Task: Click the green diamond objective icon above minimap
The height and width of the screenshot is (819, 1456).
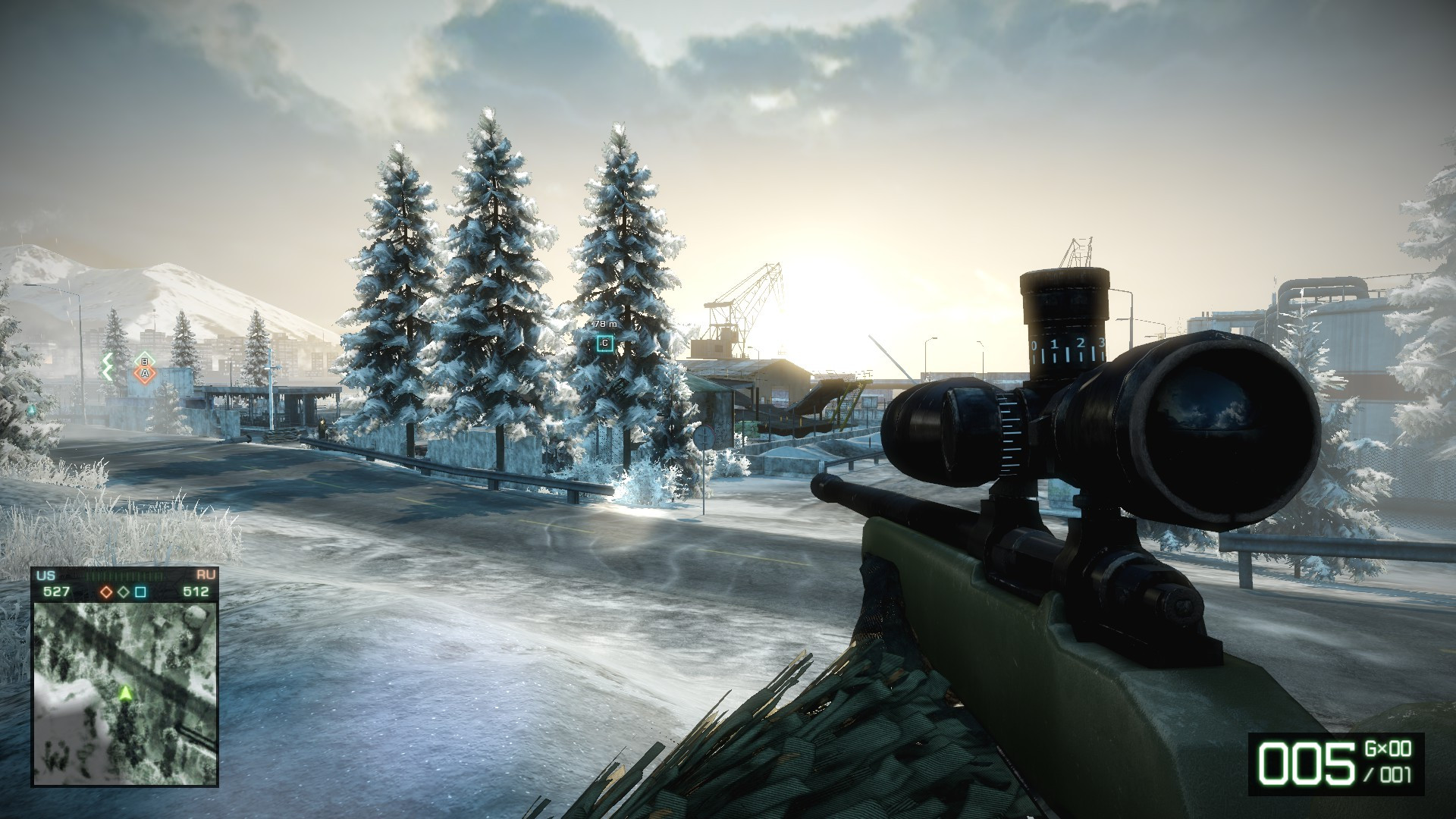Action: (122, 592)
